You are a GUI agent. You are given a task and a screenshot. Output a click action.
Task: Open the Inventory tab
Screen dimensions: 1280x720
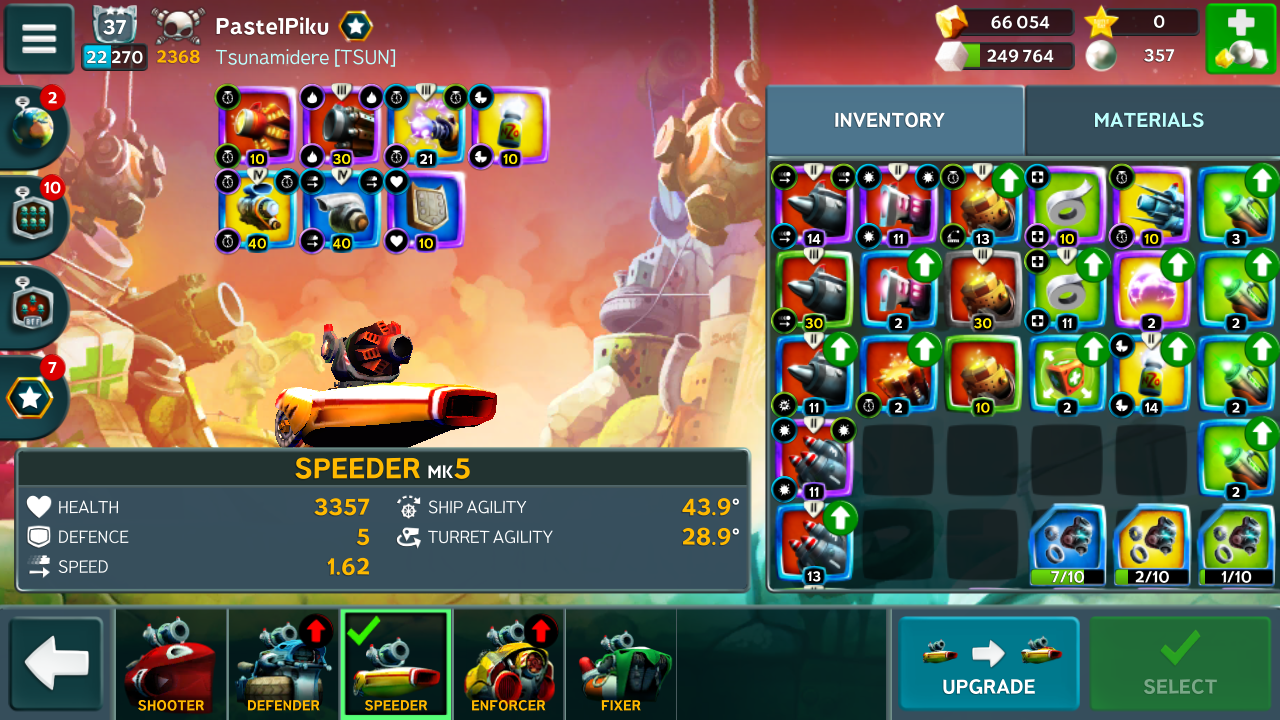point(889,120)
